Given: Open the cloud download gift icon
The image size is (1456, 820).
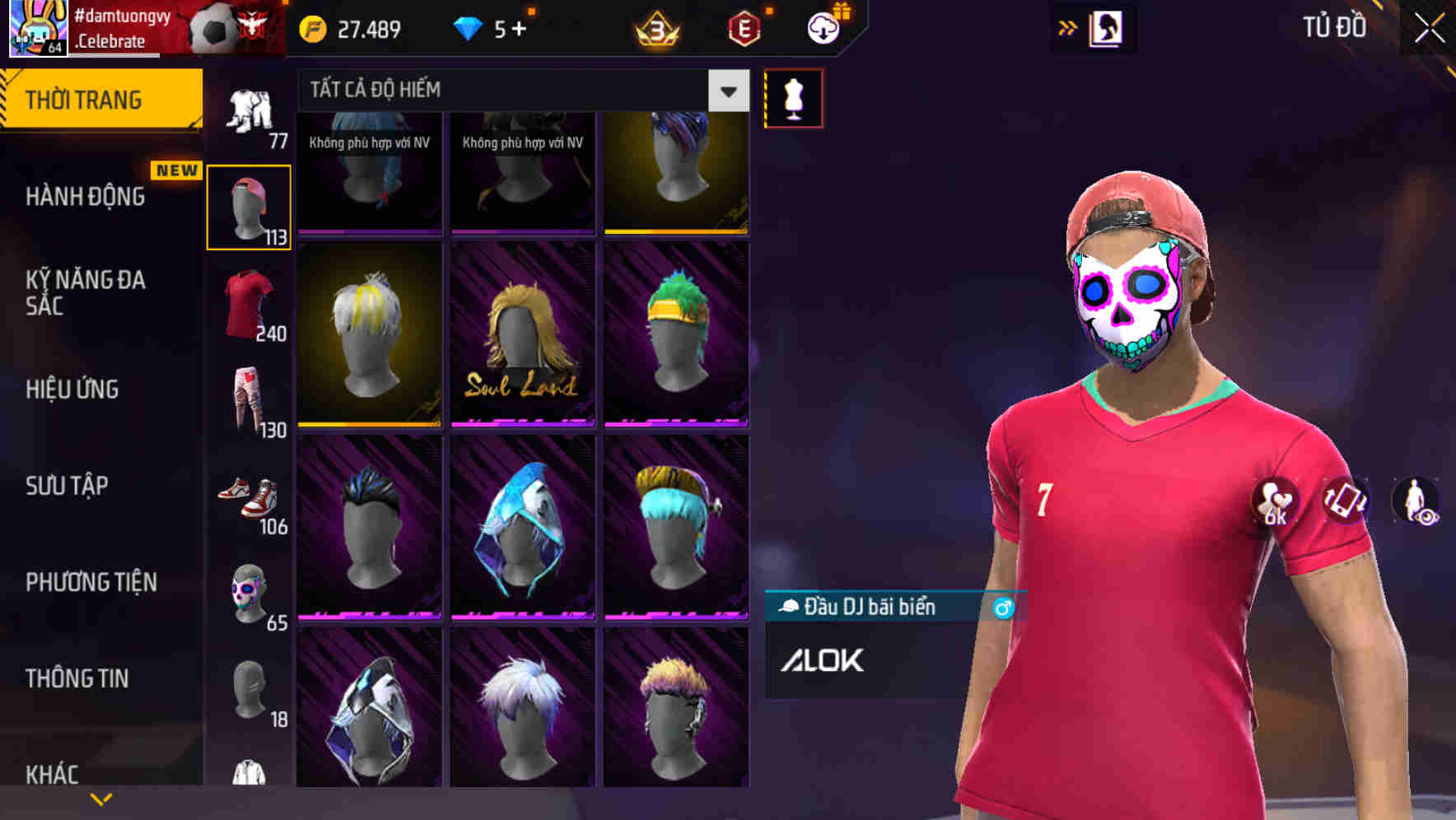Looking at the screenshot, I should (x=823, y=29).
